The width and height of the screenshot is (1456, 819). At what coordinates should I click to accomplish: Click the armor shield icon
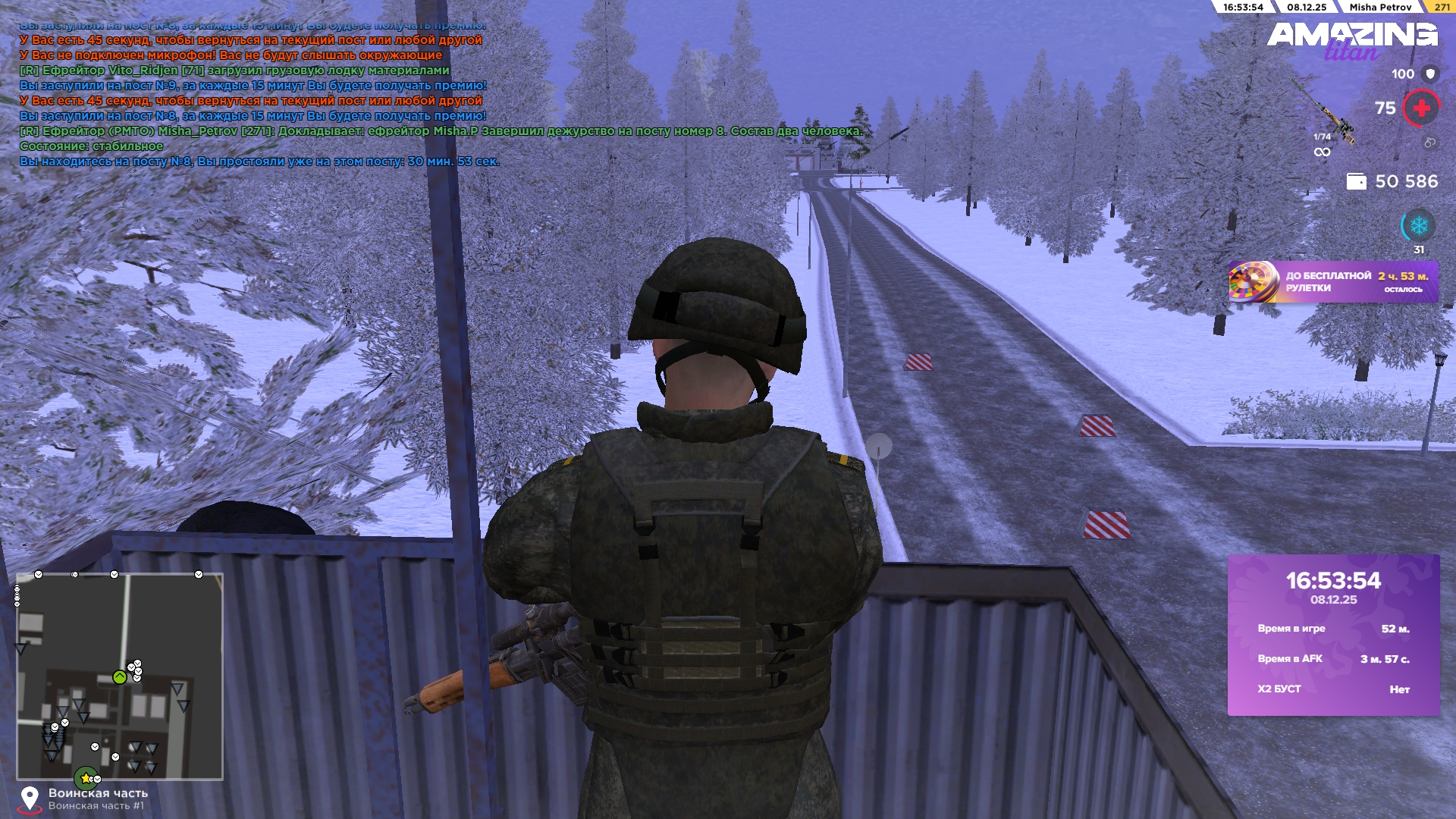pos(1430,74)
